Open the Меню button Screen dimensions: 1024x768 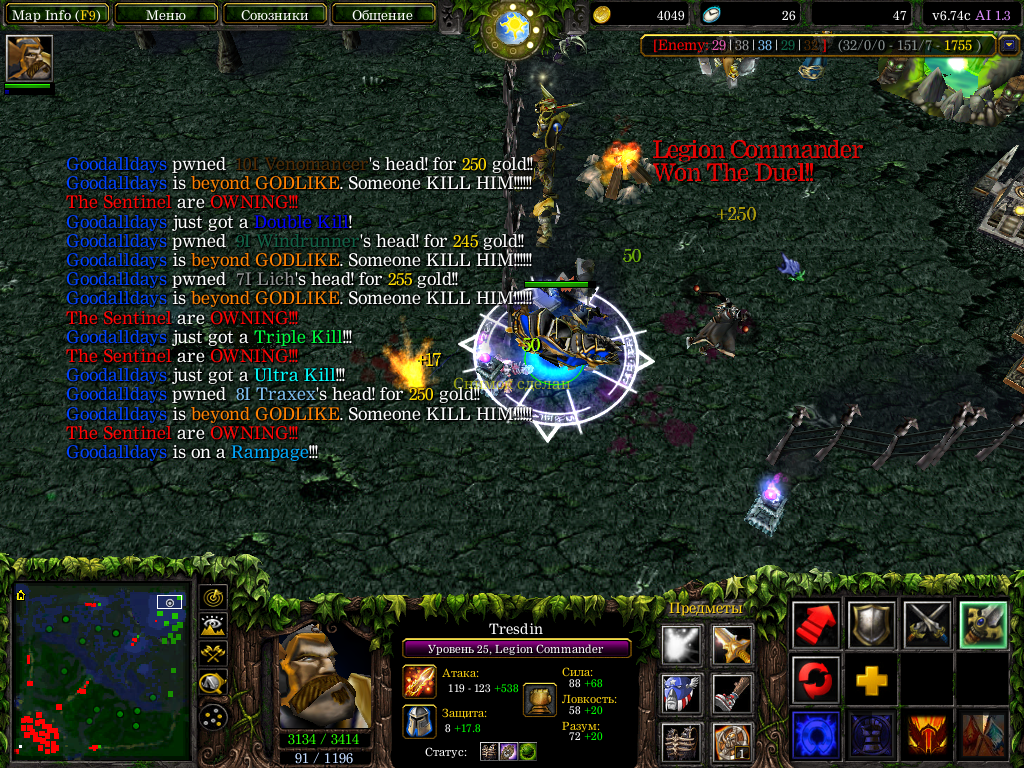pyautogui.click(x=165, y=15)
